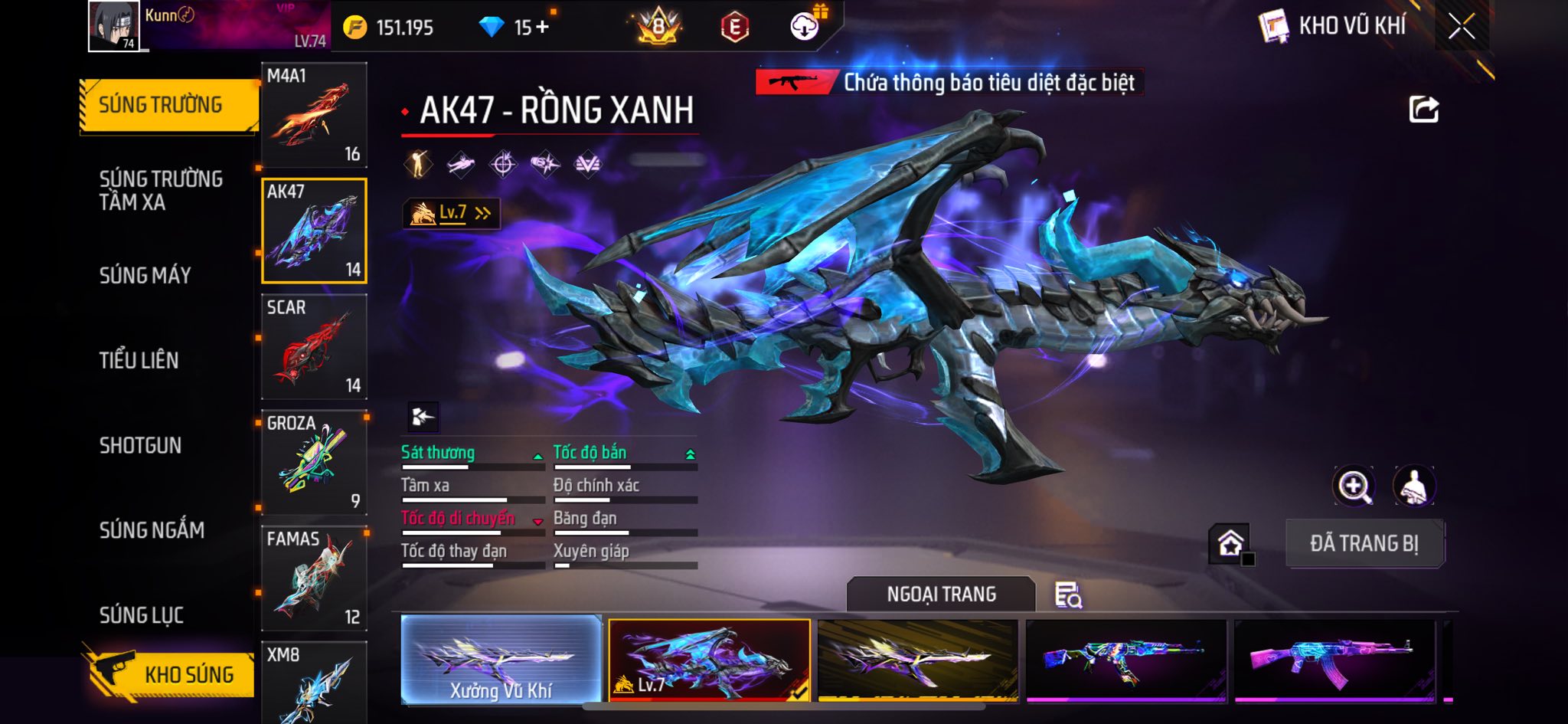Open the SÚNG MÁY category

145,275
